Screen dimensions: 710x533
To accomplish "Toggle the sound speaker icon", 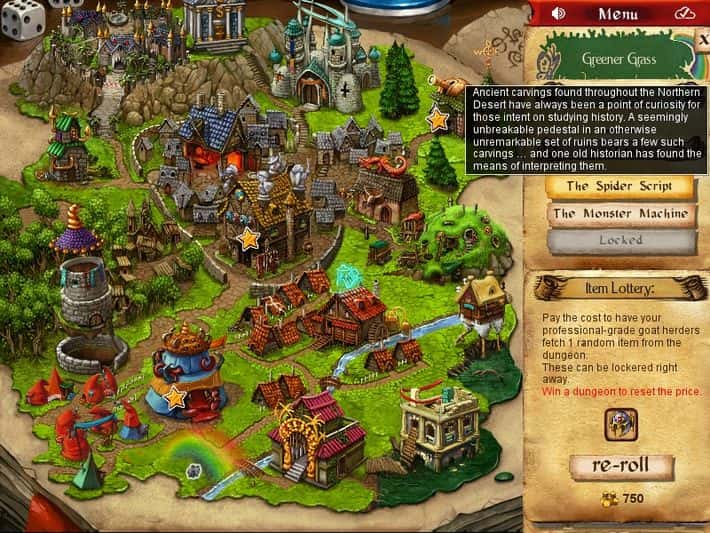I will (558, 14).
